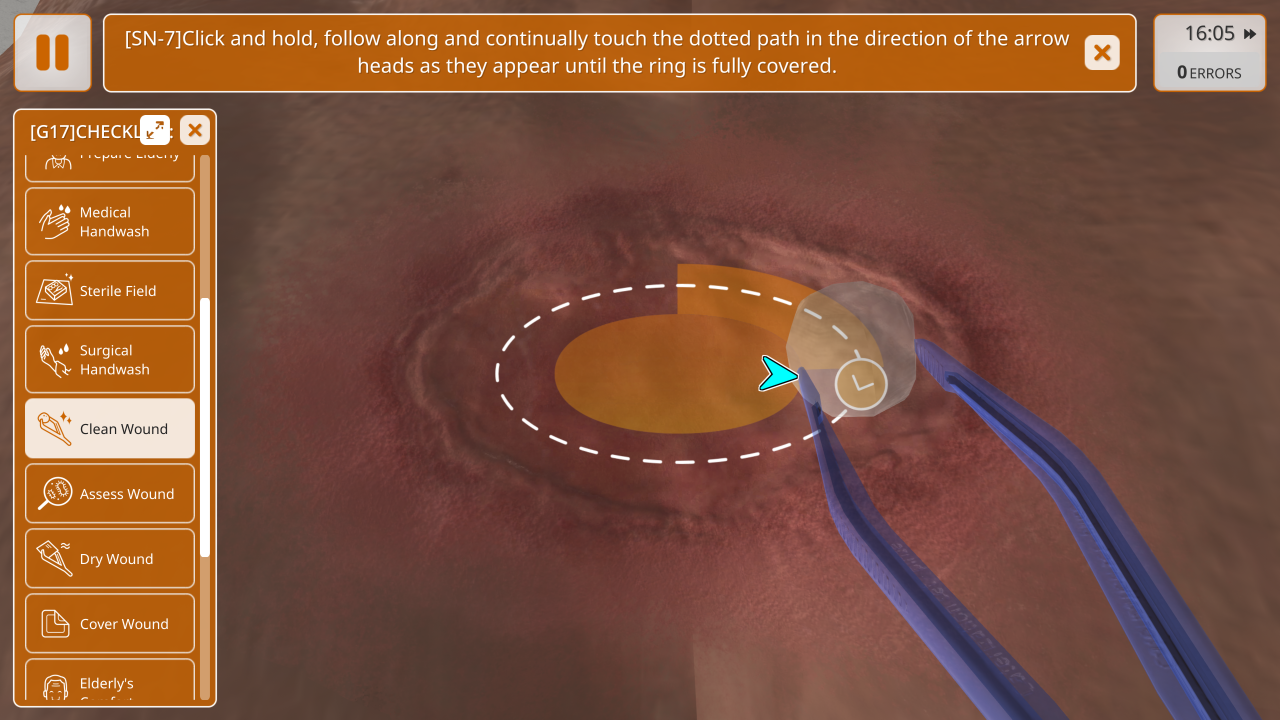Open the Sterile Field checklist step
Image resolution: width=1280 pixels, height=720 pixels.
[110, 291]
